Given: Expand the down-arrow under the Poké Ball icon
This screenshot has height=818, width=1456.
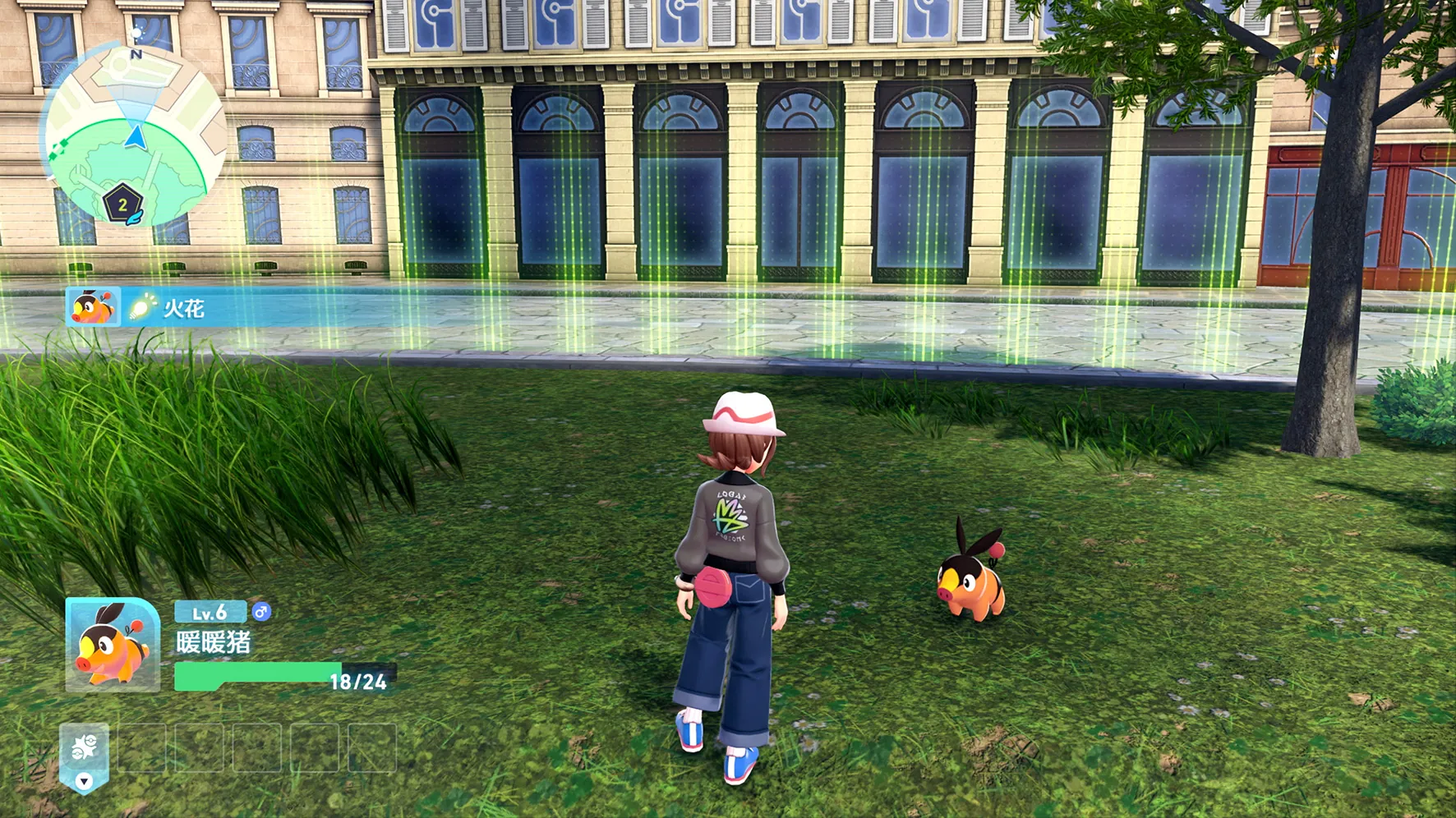Looking at the screenshot, I should point(84,781).
